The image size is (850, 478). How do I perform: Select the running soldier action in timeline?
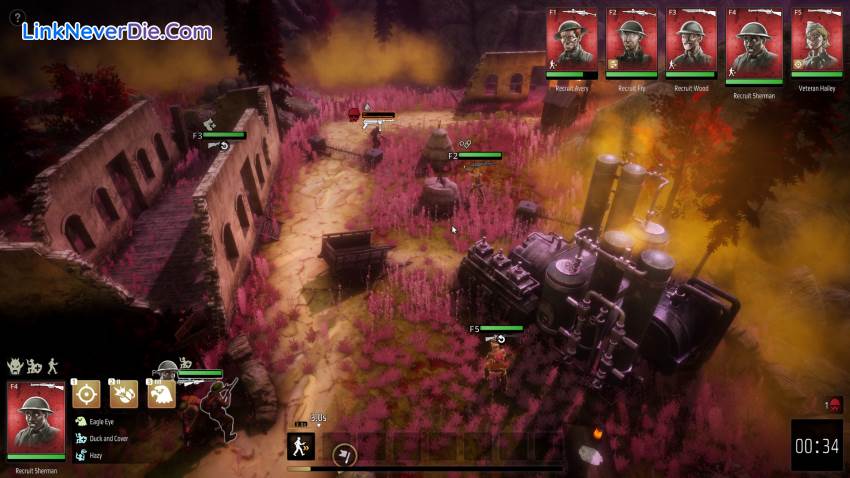click(301, 446)
